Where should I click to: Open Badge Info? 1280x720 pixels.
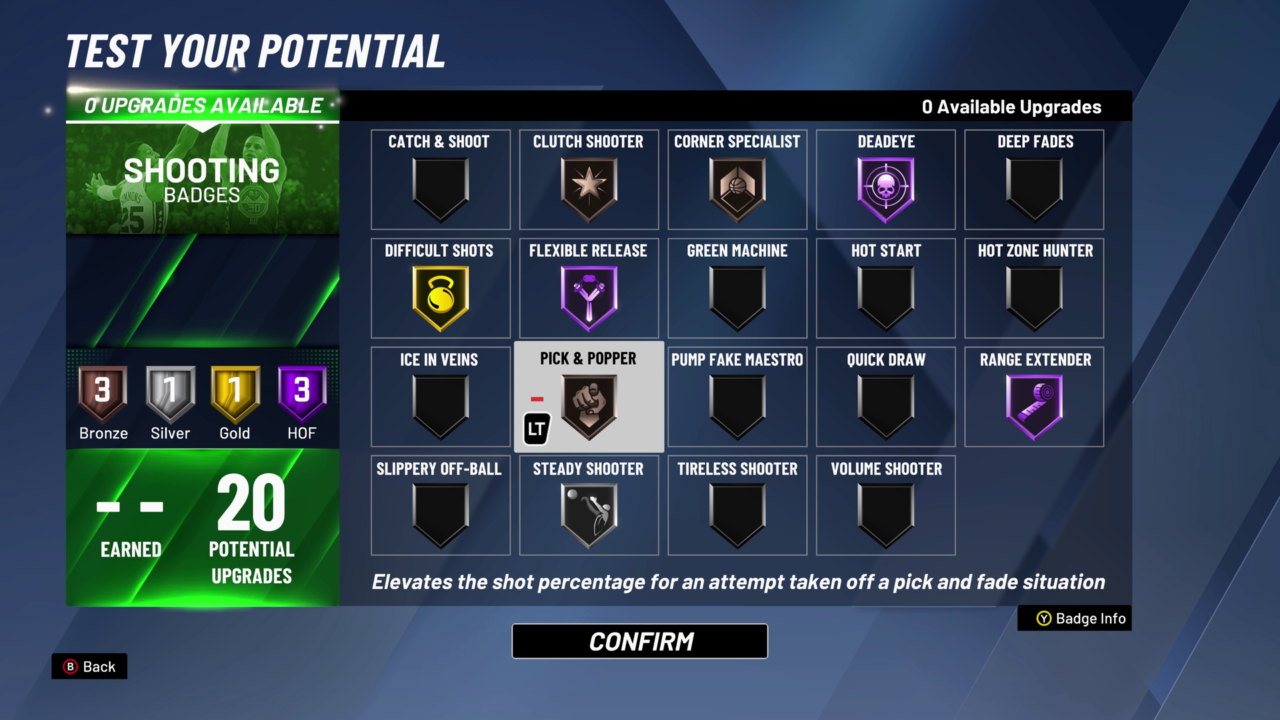tap(1074, 618)
